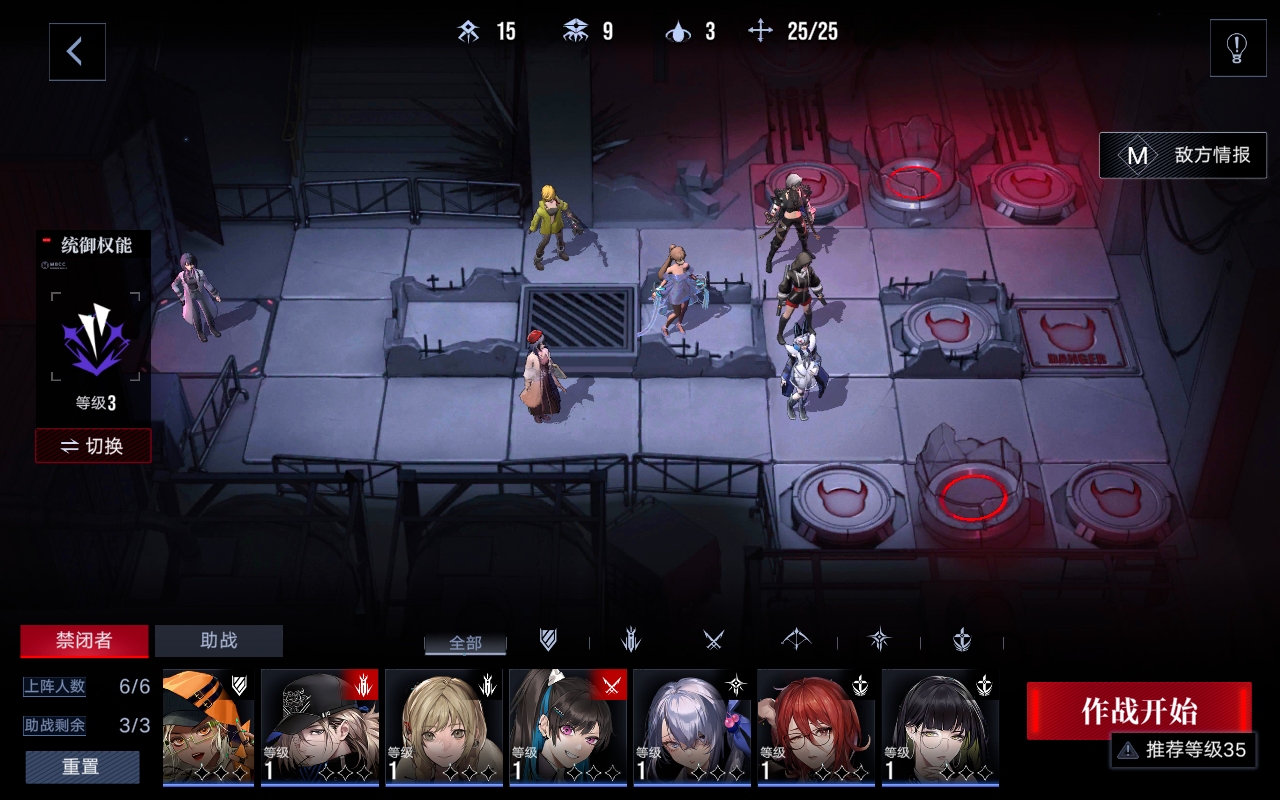Switch to the 助战 support tab
Screen dimensions: 1280x800
[219, 641]
